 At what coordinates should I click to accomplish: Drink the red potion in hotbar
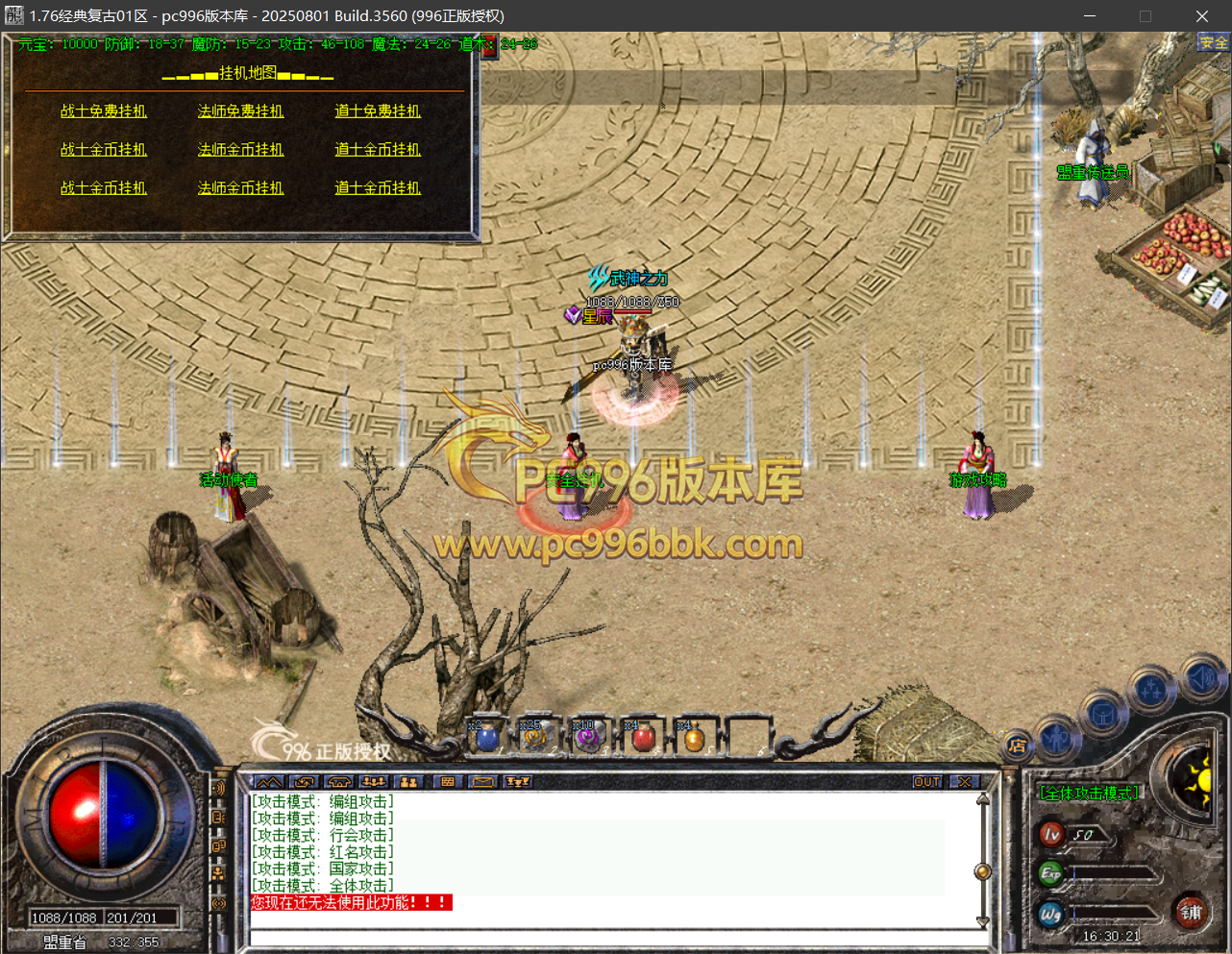[643, 738]
